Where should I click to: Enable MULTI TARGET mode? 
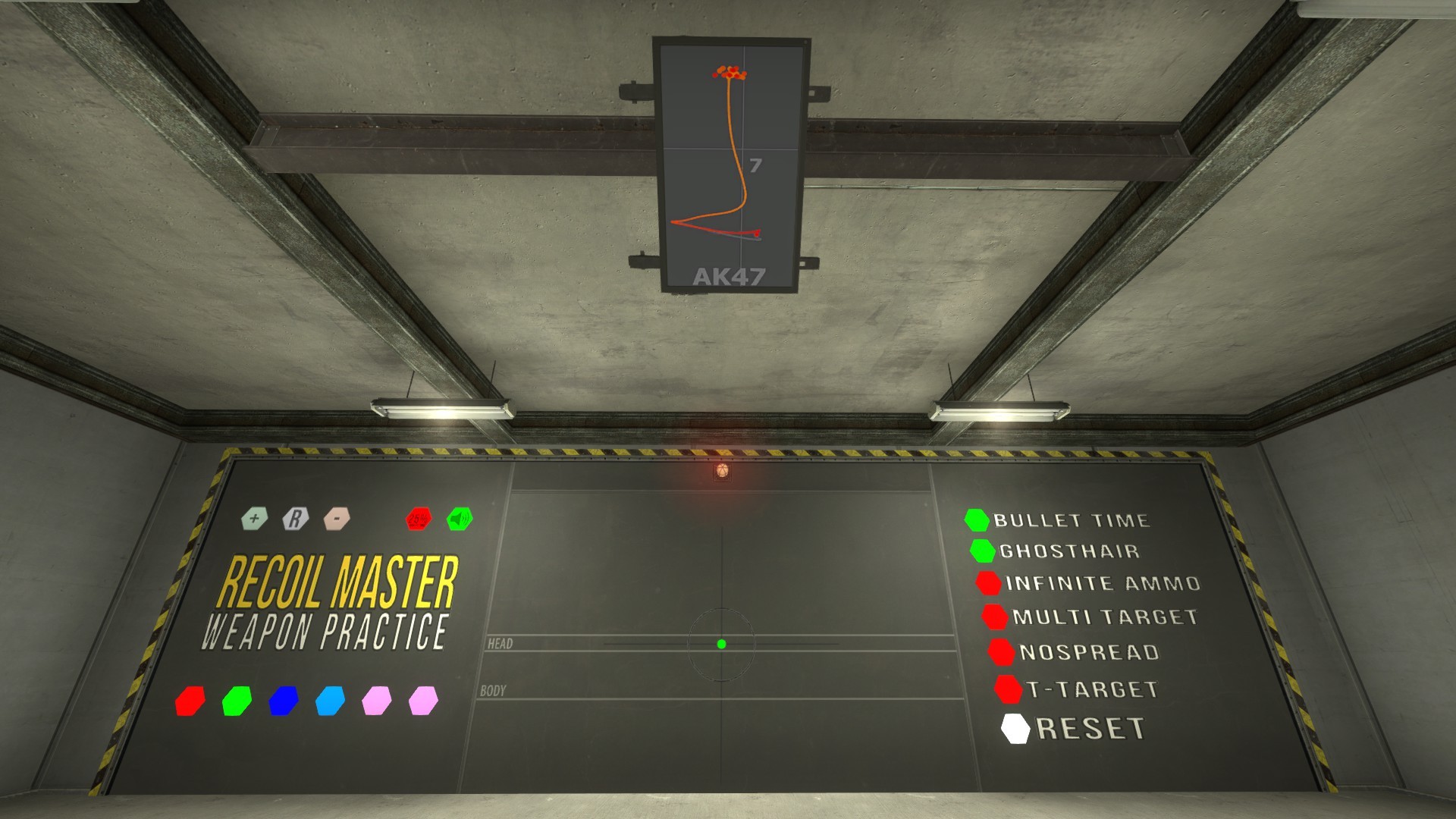(996, 617)
